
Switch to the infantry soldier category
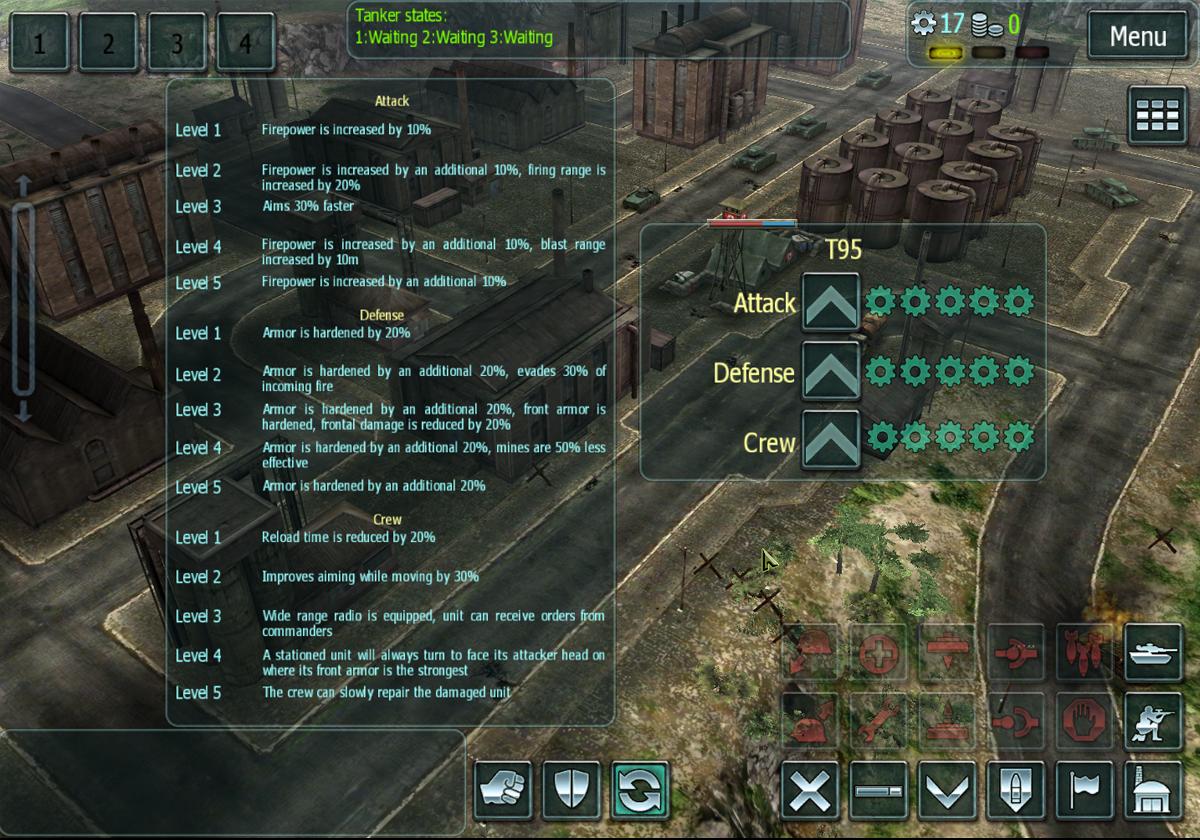point(1152,720)
